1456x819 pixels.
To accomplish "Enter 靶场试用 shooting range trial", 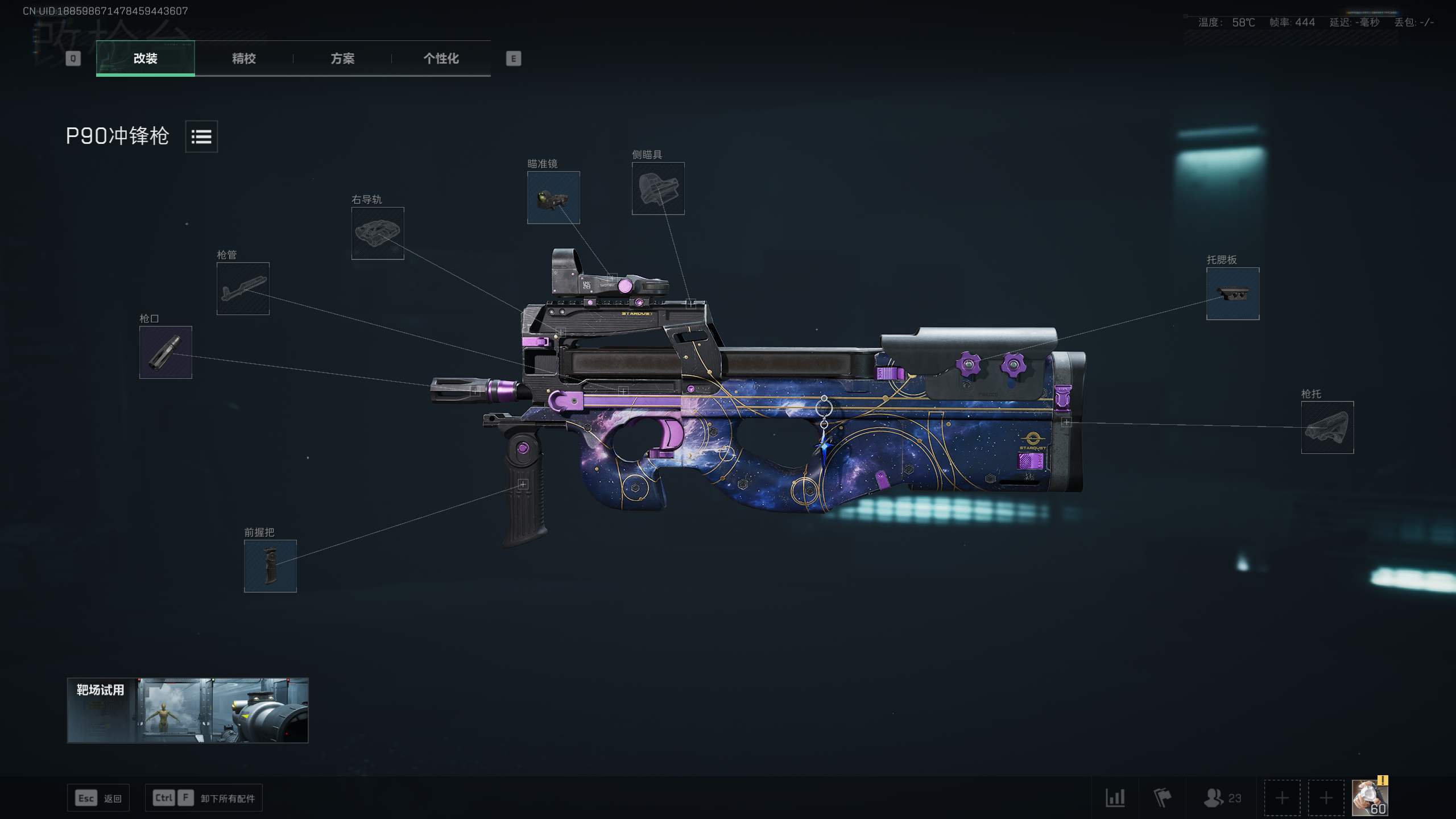I will 188,710.
